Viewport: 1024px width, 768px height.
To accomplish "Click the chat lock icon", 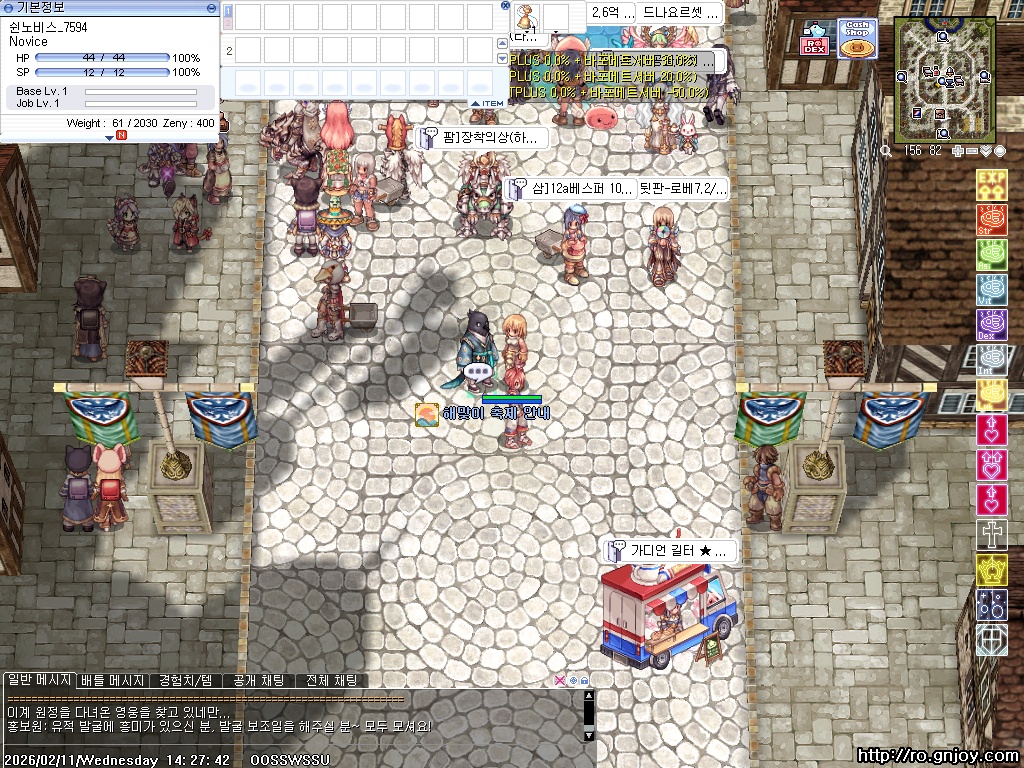I will point(584,680).
